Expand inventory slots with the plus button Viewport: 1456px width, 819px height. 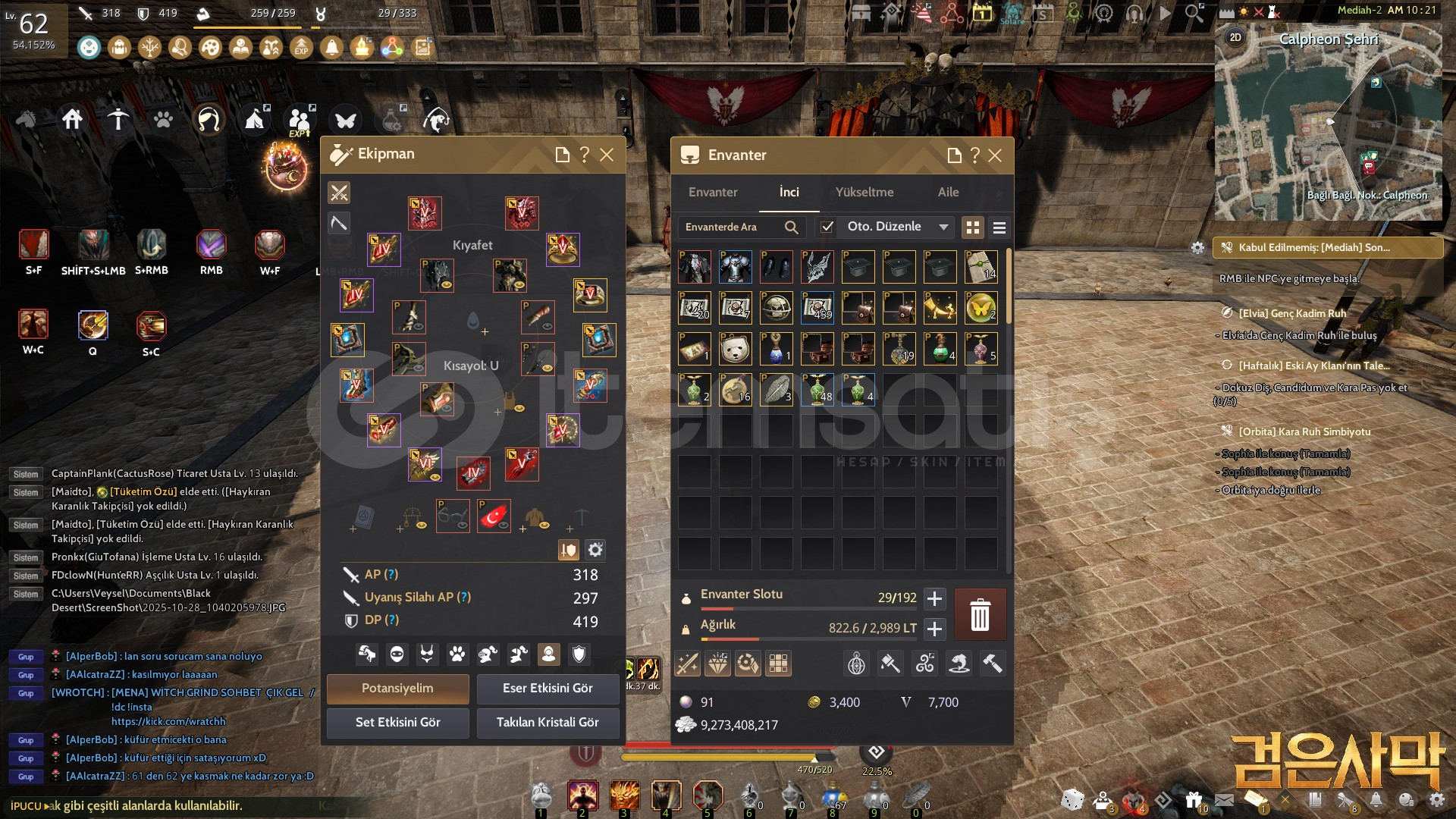coord(934,598)
